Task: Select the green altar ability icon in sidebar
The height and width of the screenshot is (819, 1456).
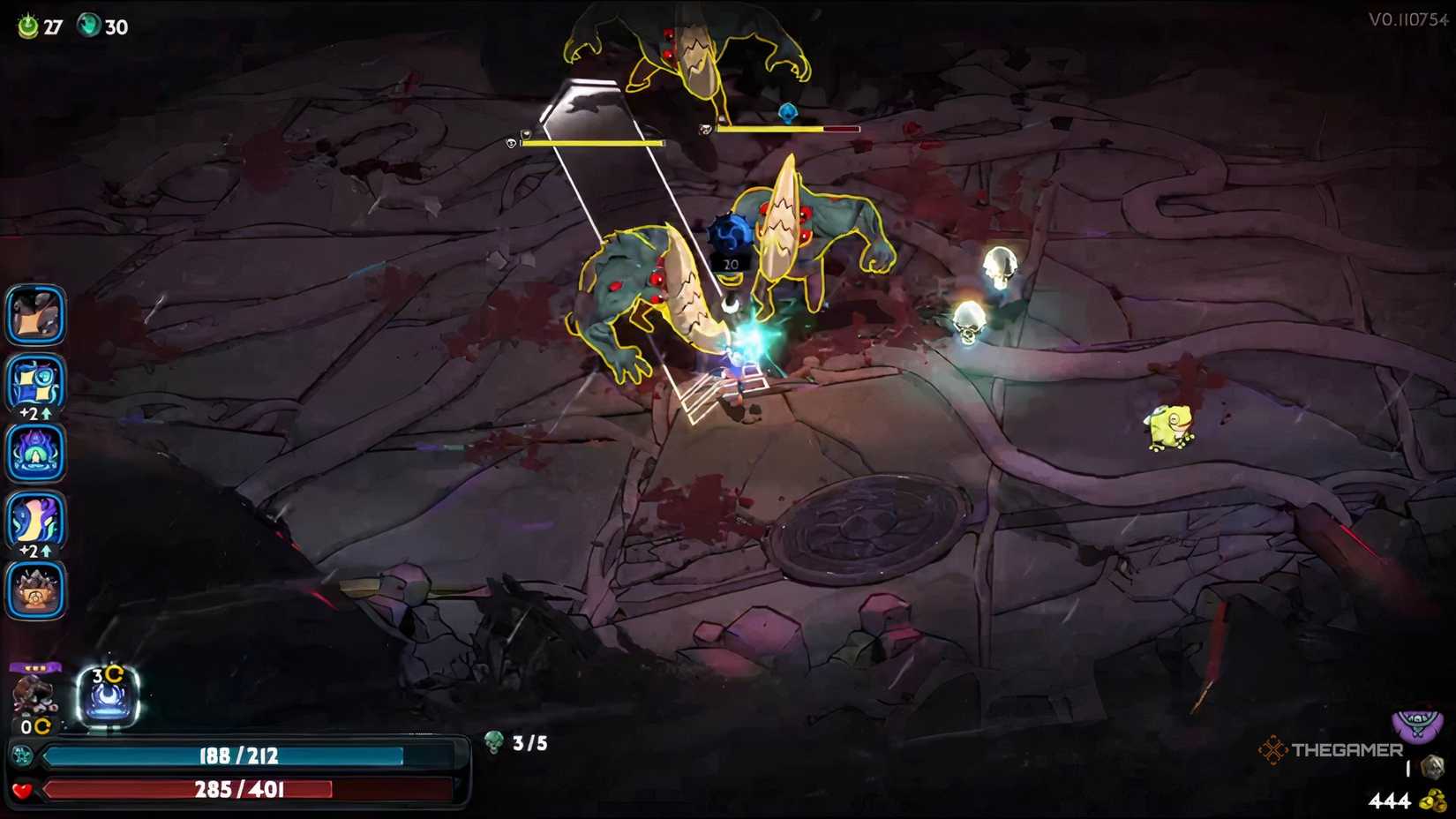Action: pyautogui.click(x=35, y=453)
